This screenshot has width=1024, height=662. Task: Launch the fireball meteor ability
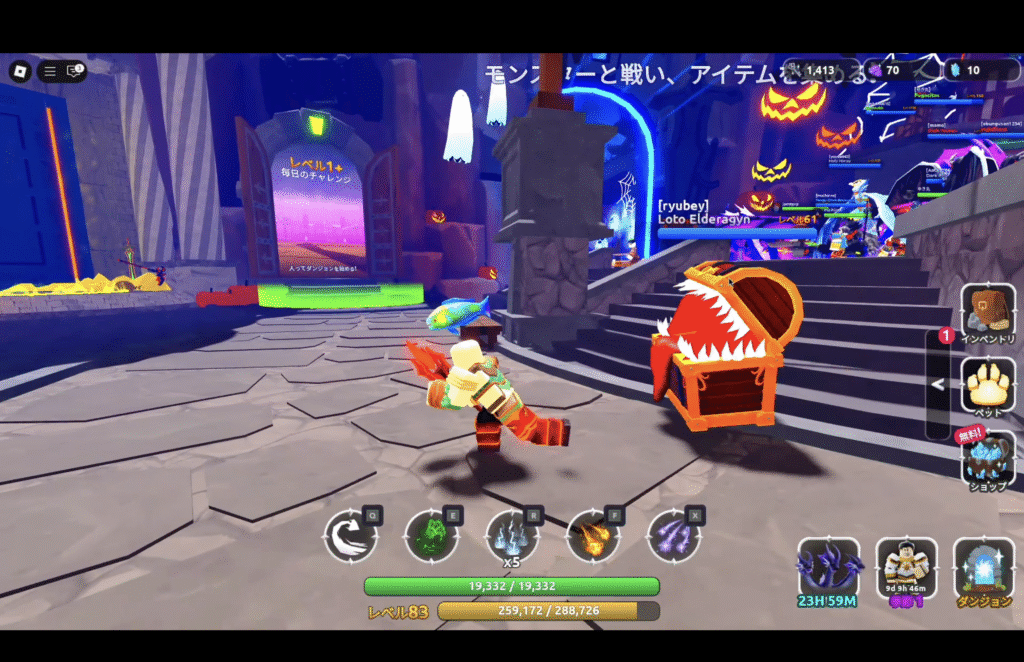593,537
